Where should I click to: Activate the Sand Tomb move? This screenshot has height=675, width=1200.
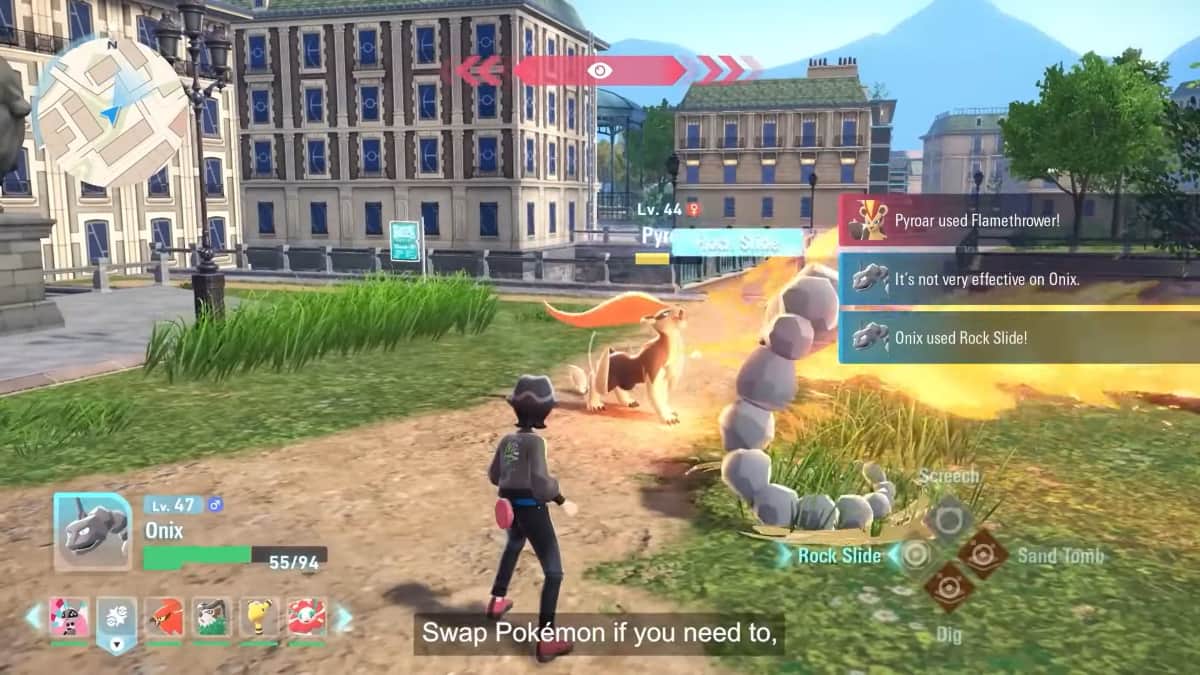pos(982,554)
